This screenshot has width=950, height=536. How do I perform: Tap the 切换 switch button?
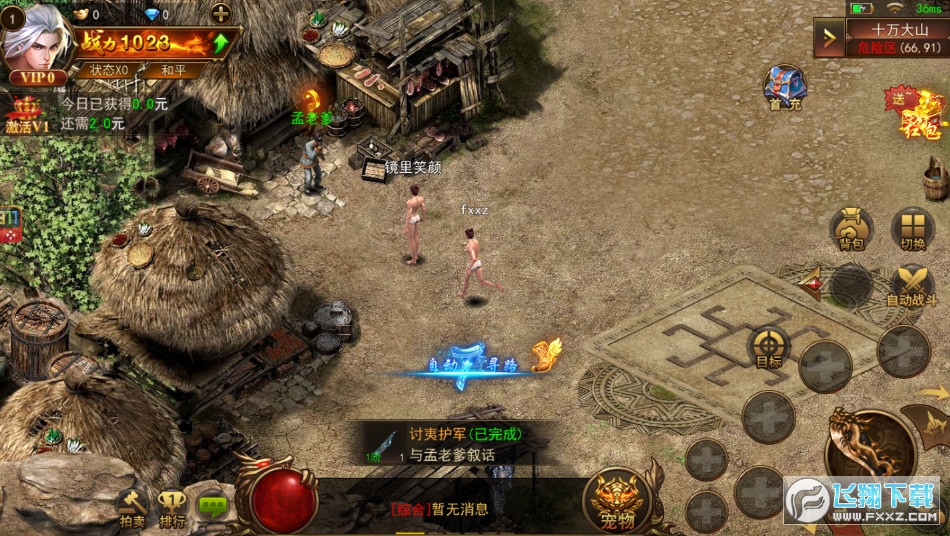click(x=912, y=229)
